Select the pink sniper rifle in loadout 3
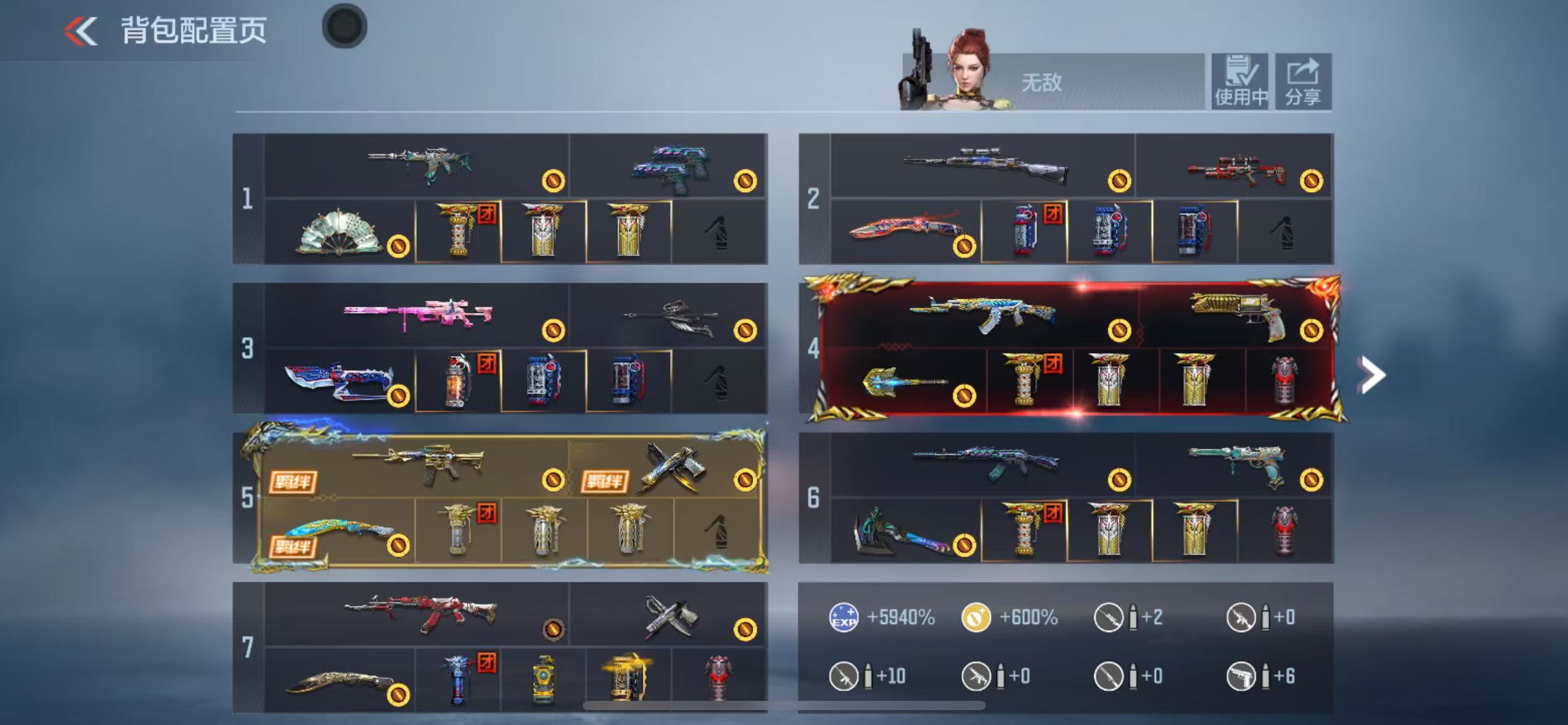1568x725 pixels. (x=418, y=314)
